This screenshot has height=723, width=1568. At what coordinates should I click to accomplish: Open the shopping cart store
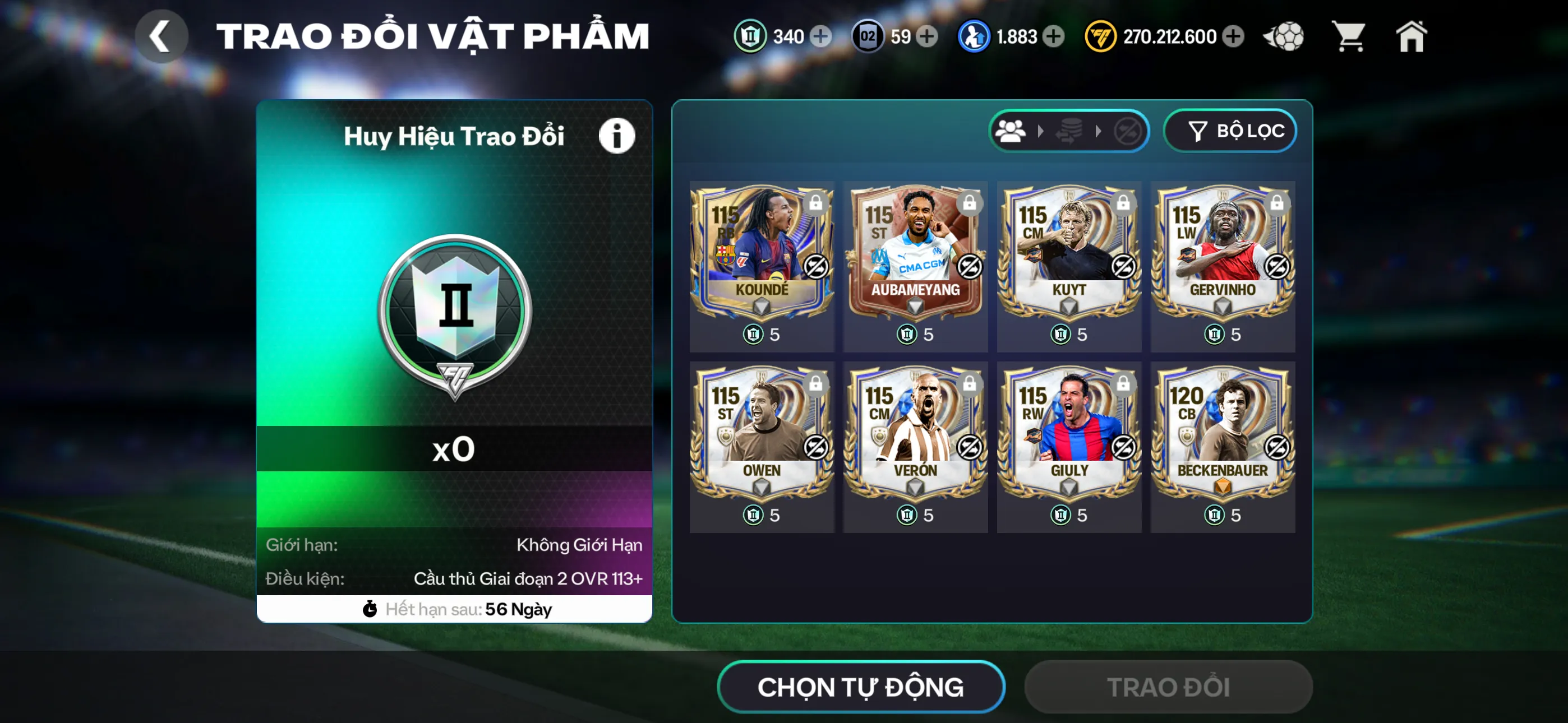(x=1349, y=37)
